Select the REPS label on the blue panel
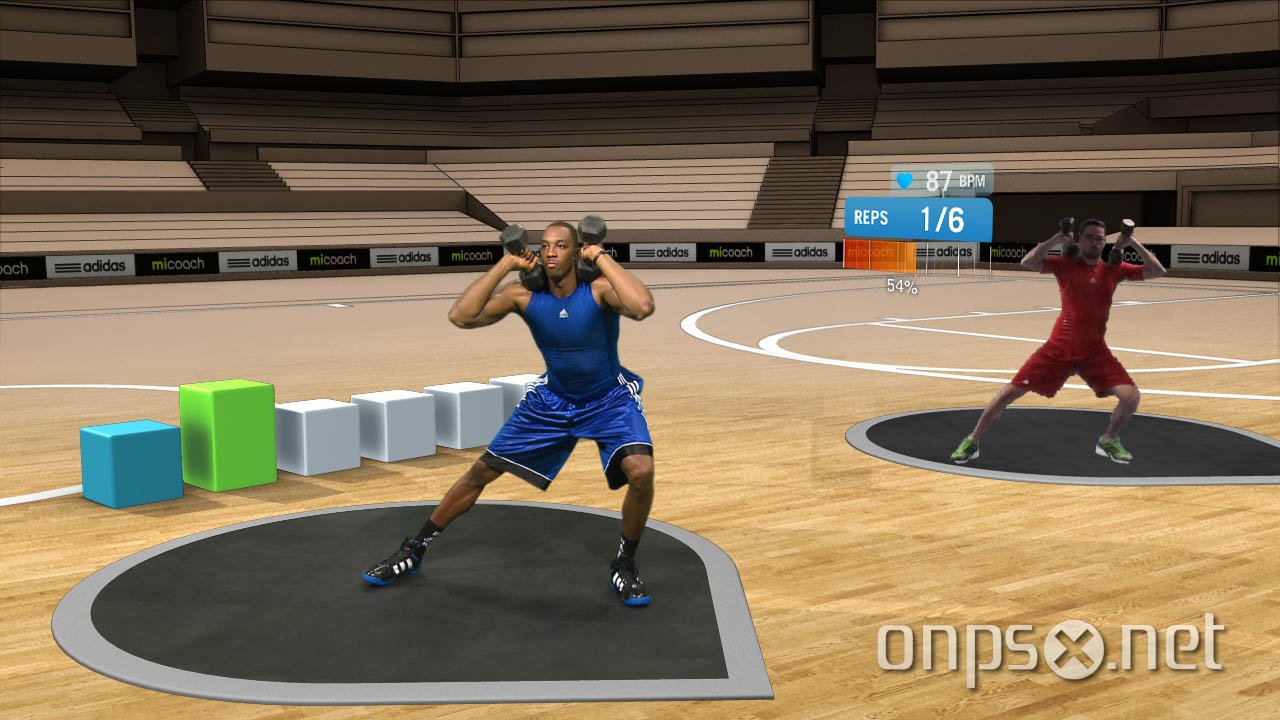The height and width of the screenshot is (720, 1280). pyautogui.click(x=872, y=216)
